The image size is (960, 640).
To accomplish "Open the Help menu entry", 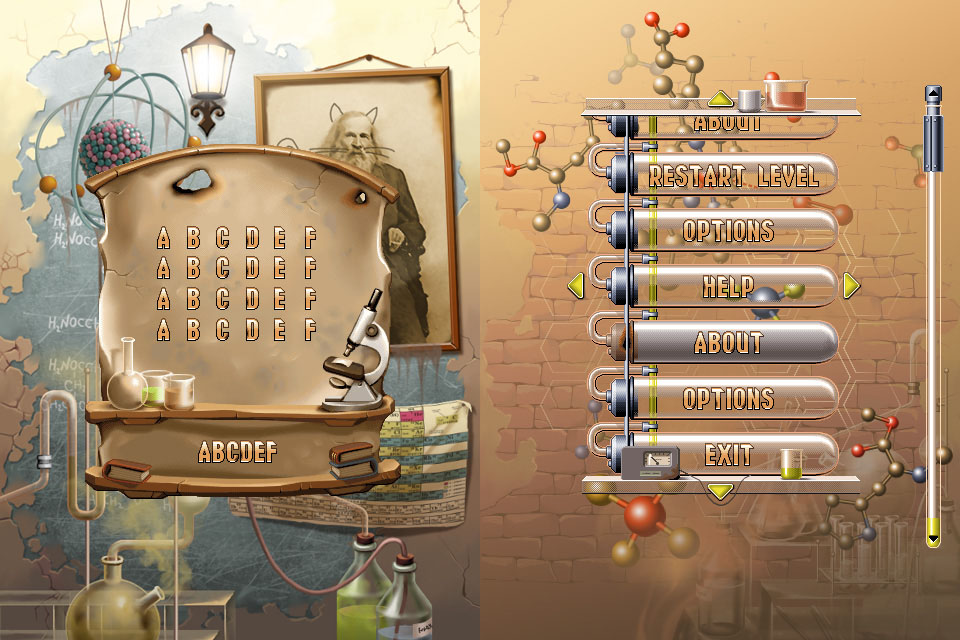I will pyautogui.click(x=728, y=287).
